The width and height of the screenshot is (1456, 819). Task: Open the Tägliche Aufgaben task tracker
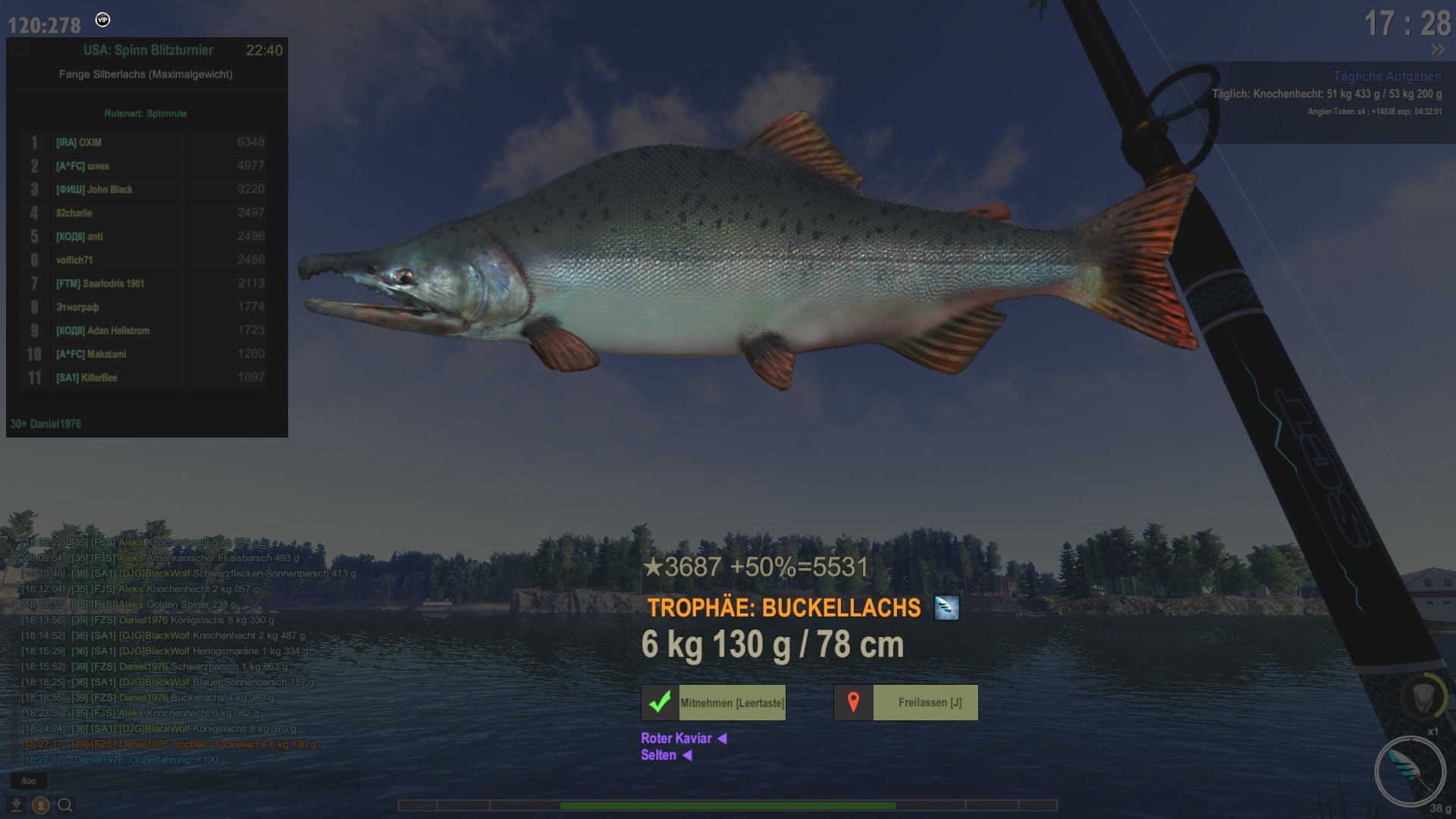click(x=1387, y=77)
